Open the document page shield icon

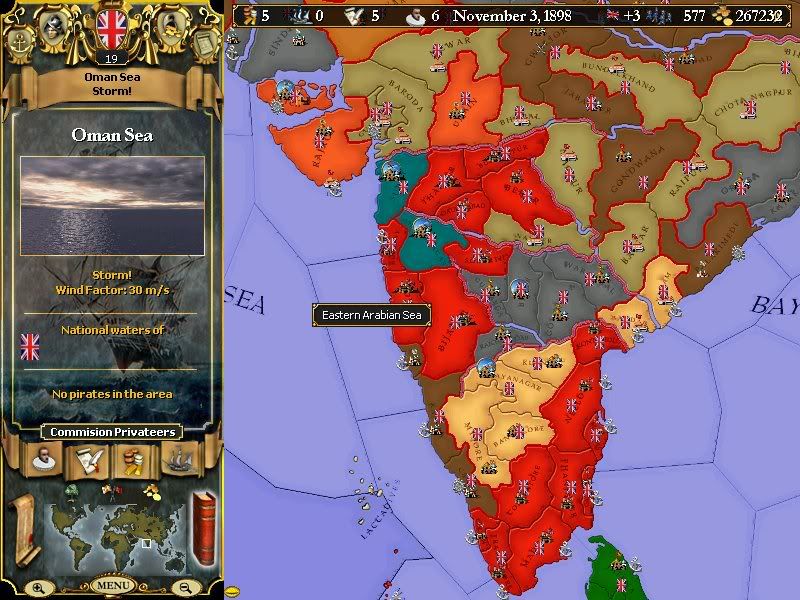click(204, 44)
